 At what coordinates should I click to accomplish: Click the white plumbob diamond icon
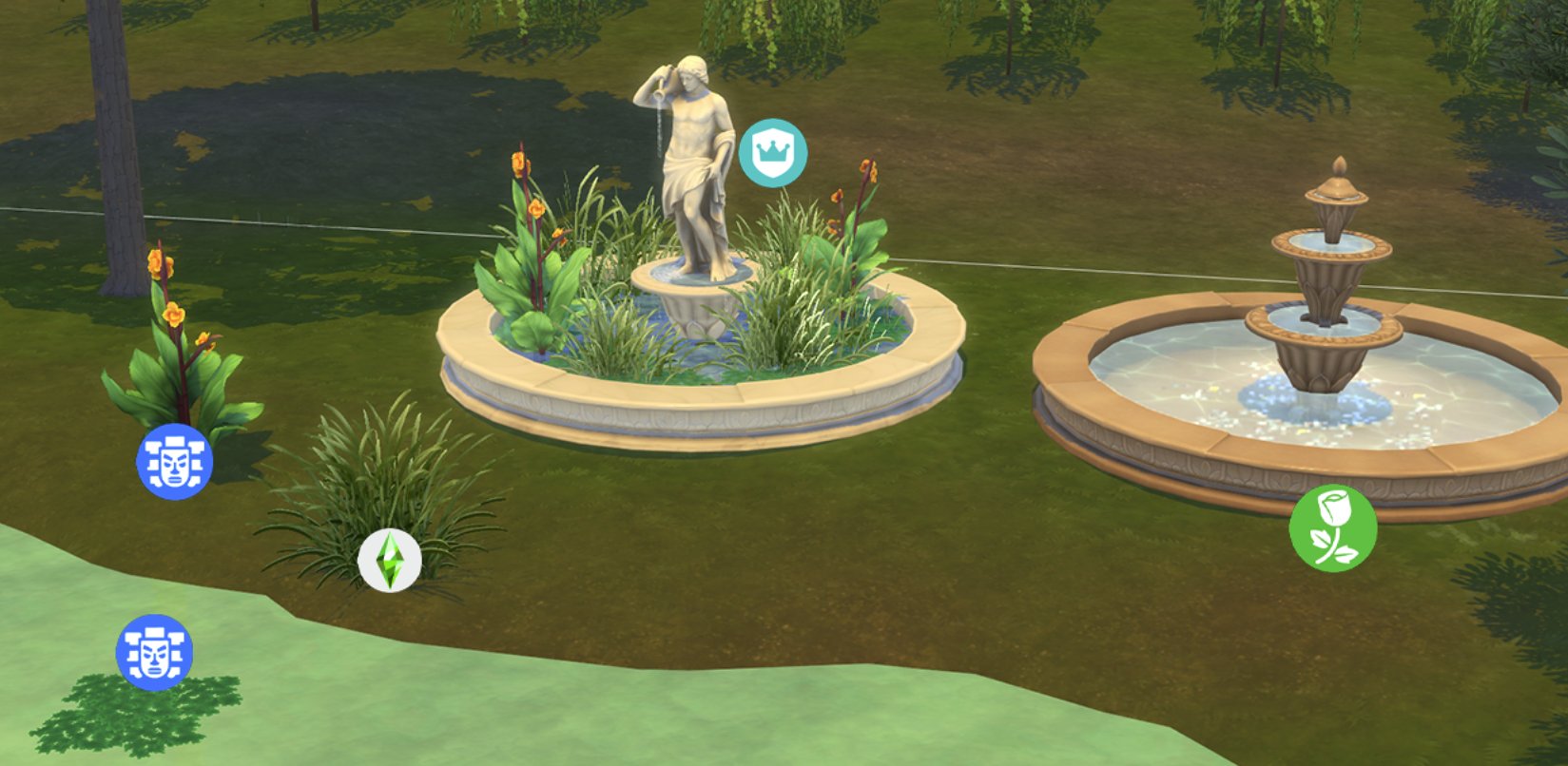point(390,561)
